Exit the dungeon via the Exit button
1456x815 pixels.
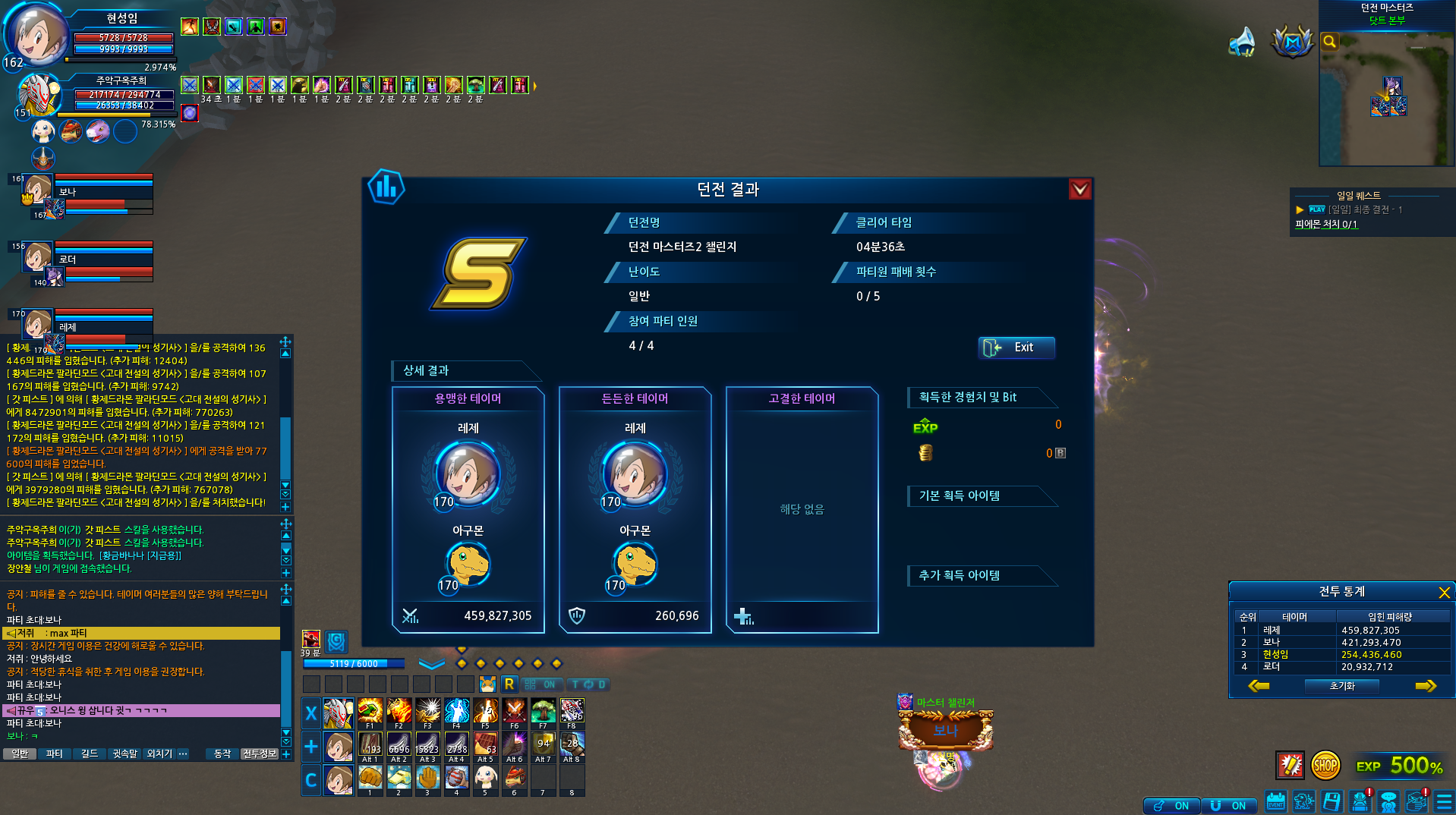pos(1016,348)
